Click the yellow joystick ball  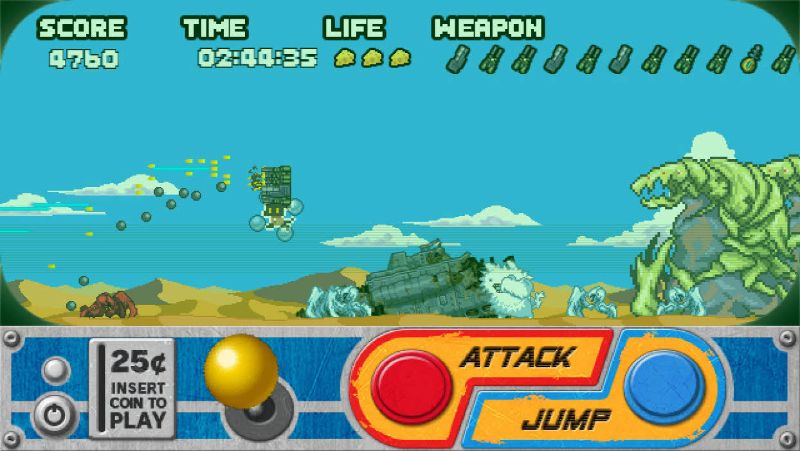tap(241, 371)
